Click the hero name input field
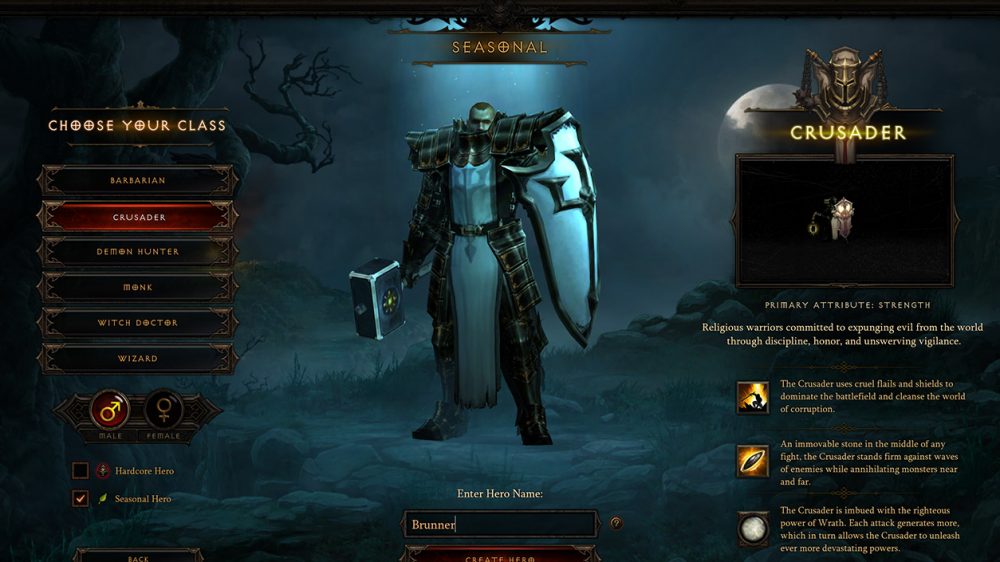The width and height of the screenshot is (1000, 562). point(500,524)
